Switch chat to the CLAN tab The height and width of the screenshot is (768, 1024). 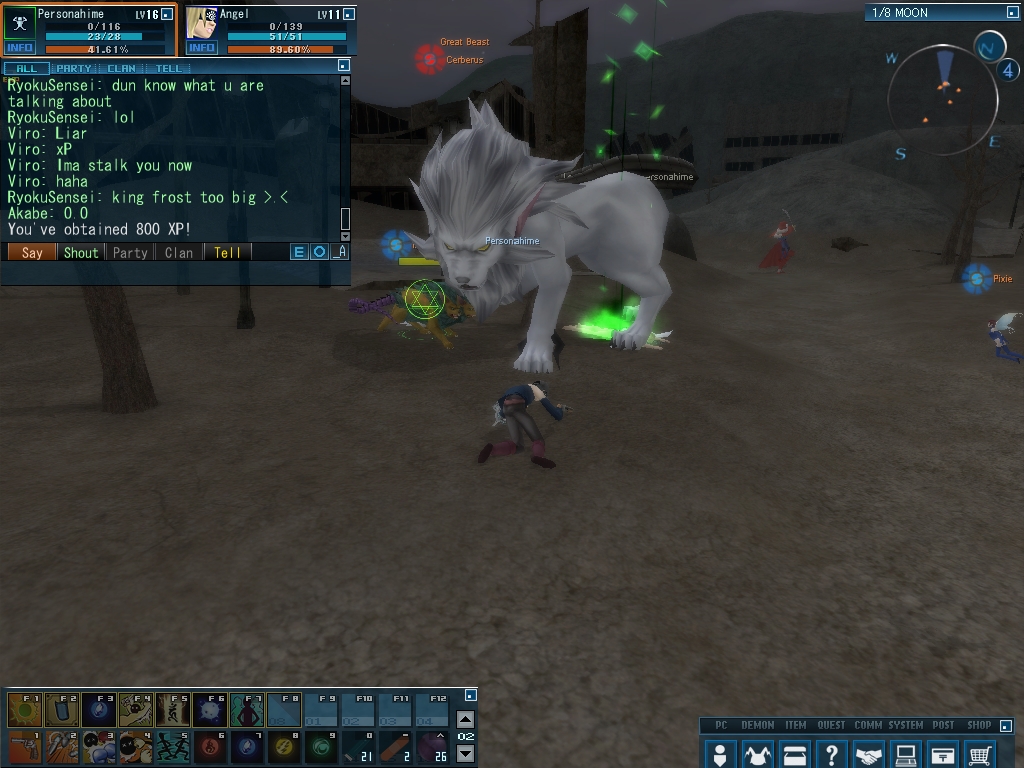(x=121, y=68)
